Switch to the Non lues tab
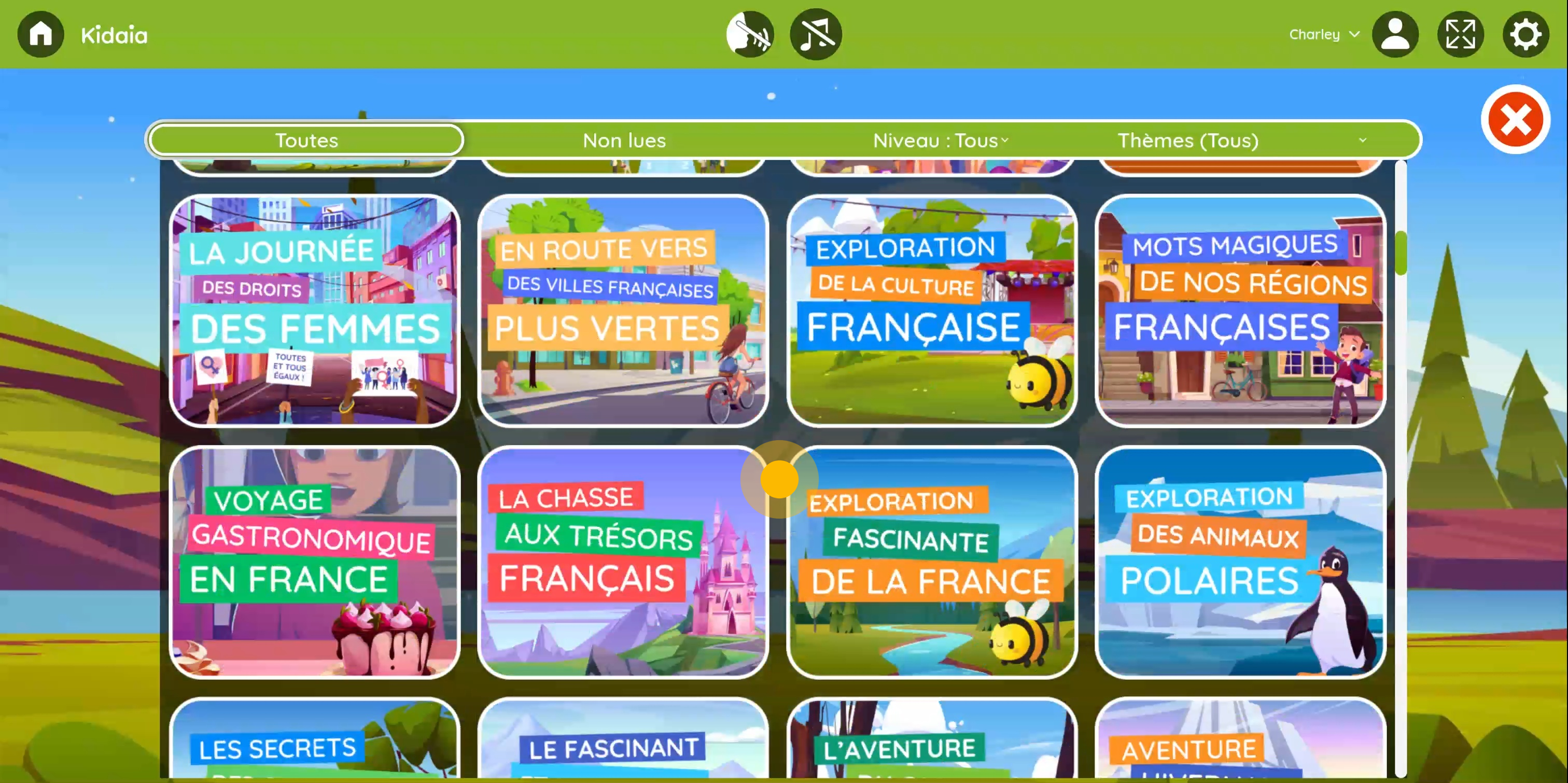The width and height of the screenshot is (1568, 783). click(x=624, y=140)
